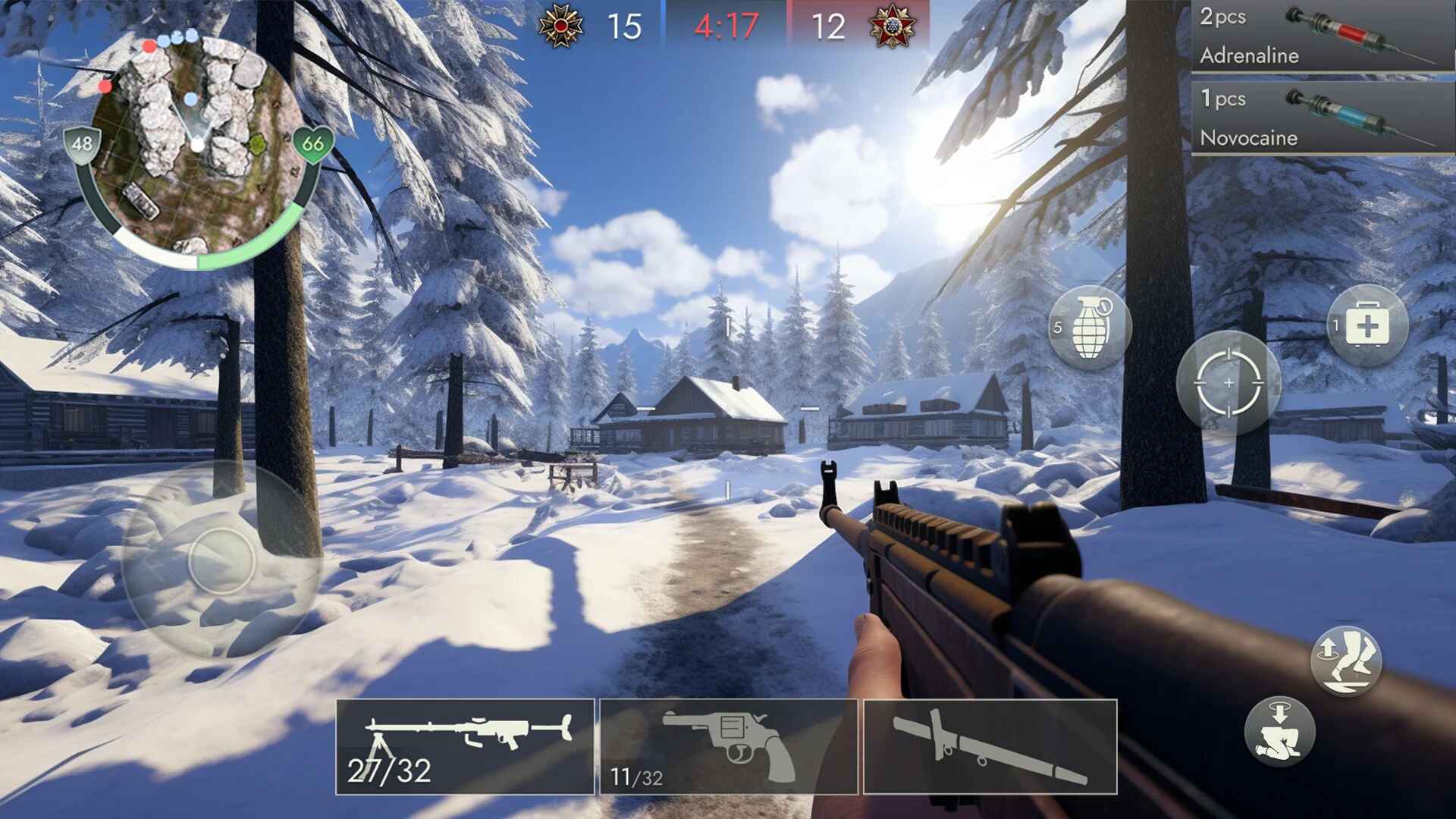Tap the crosshair fire button
1456x819 pixels.
pyautogui.click(x=1230, y=383)
